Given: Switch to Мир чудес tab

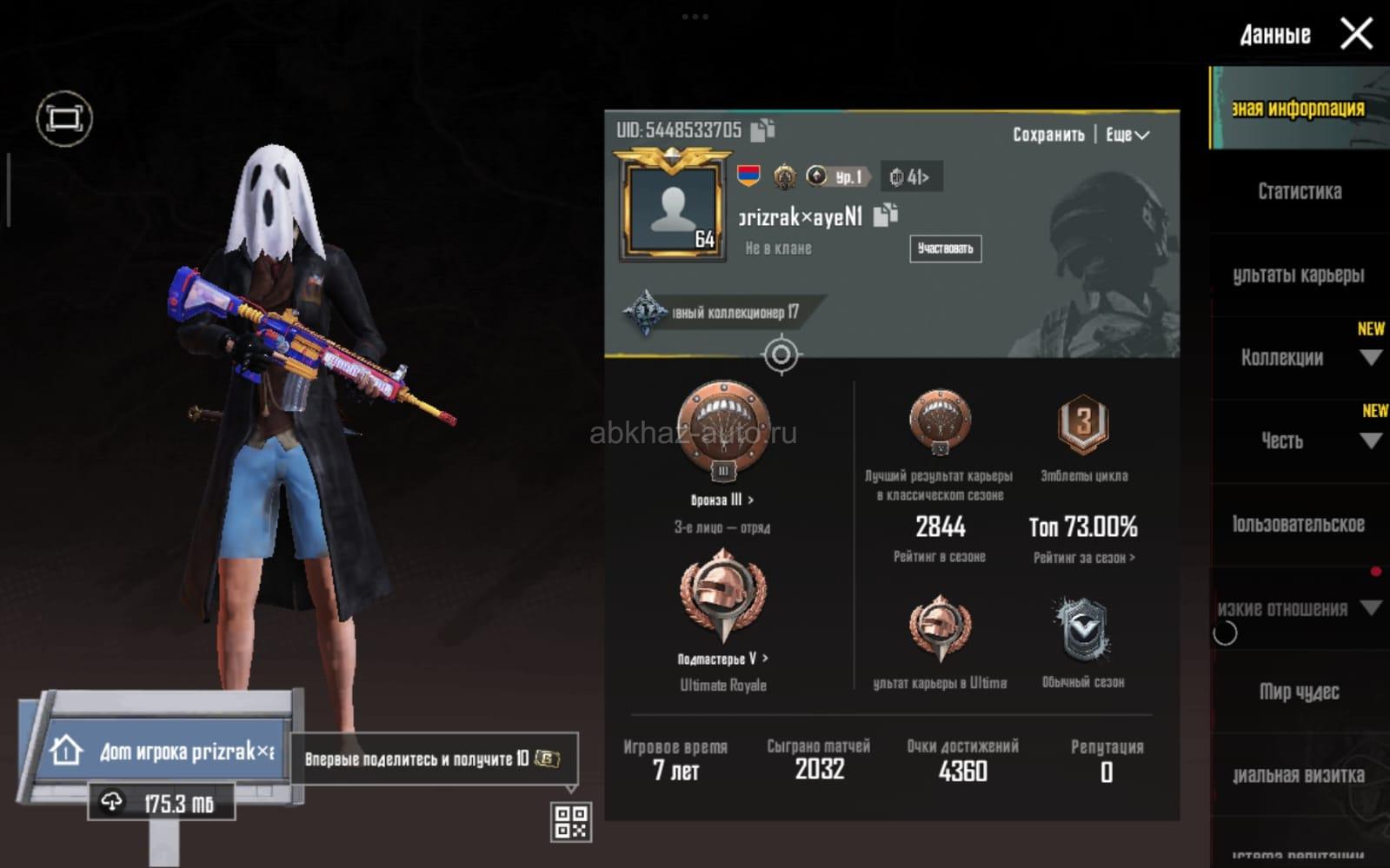Looking at the screenshot, I should (1299, 692).
